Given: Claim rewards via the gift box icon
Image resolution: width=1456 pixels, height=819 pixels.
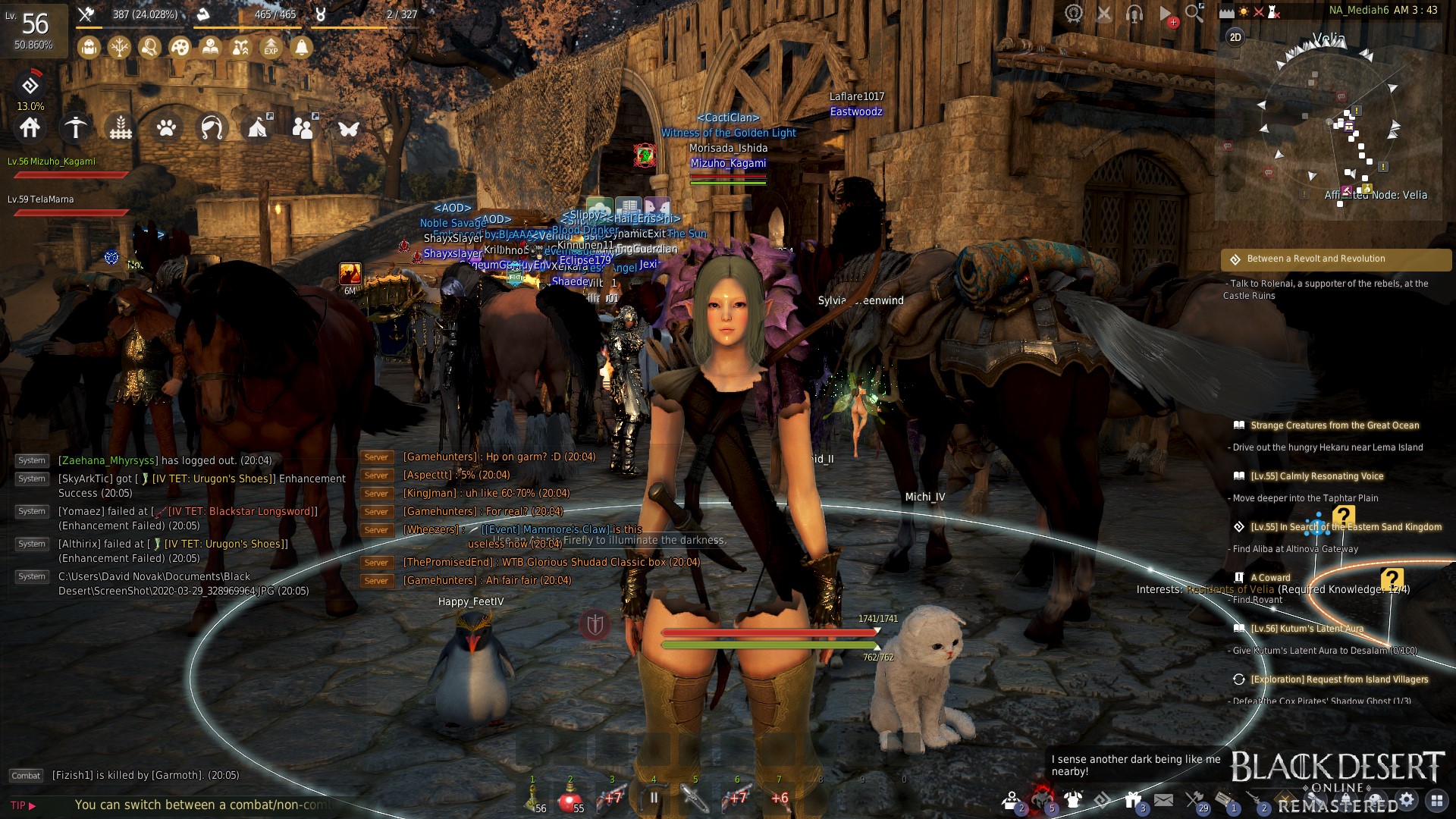Looking at the screenshot, I should [1133, 799].
